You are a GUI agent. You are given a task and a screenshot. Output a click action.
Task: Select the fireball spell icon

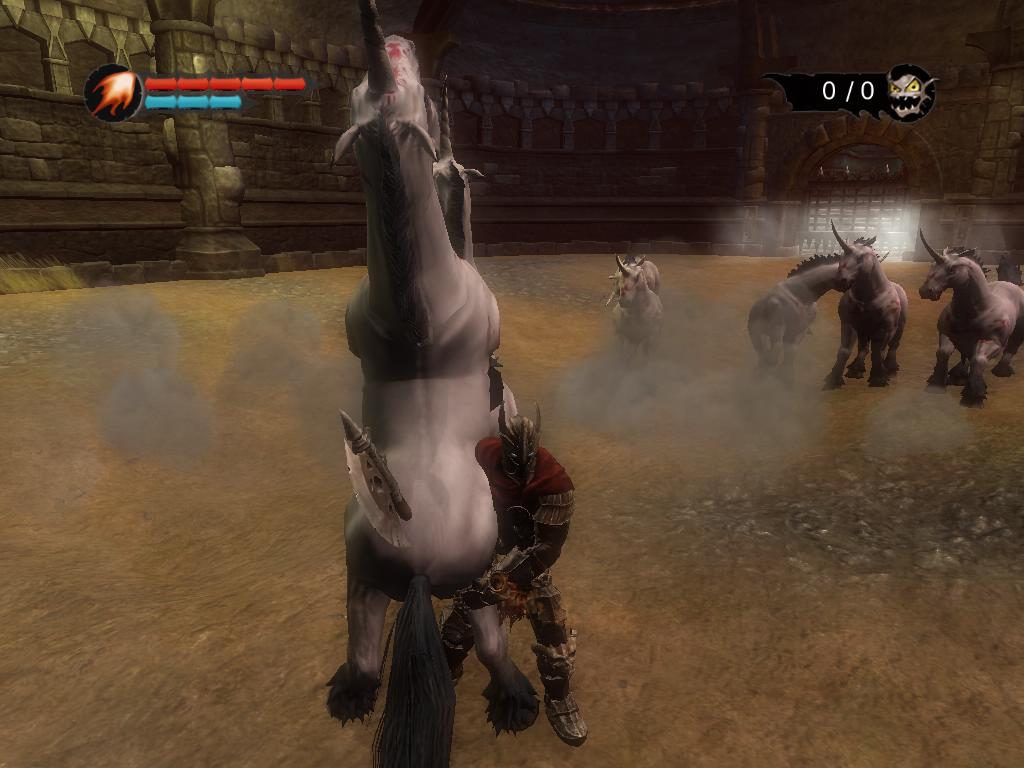point(112,93)
